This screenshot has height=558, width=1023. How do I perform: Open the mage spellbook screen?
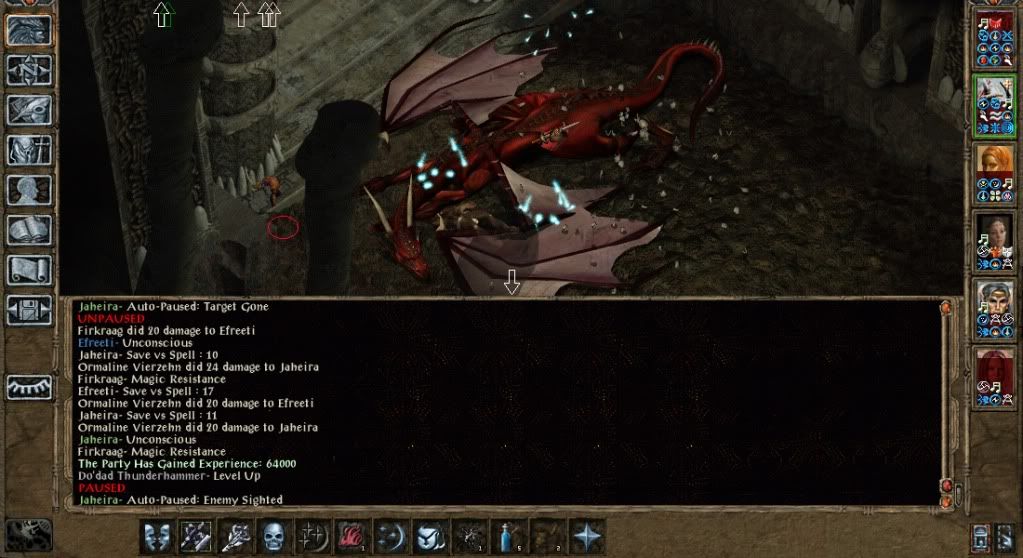[x=29, y=230]
